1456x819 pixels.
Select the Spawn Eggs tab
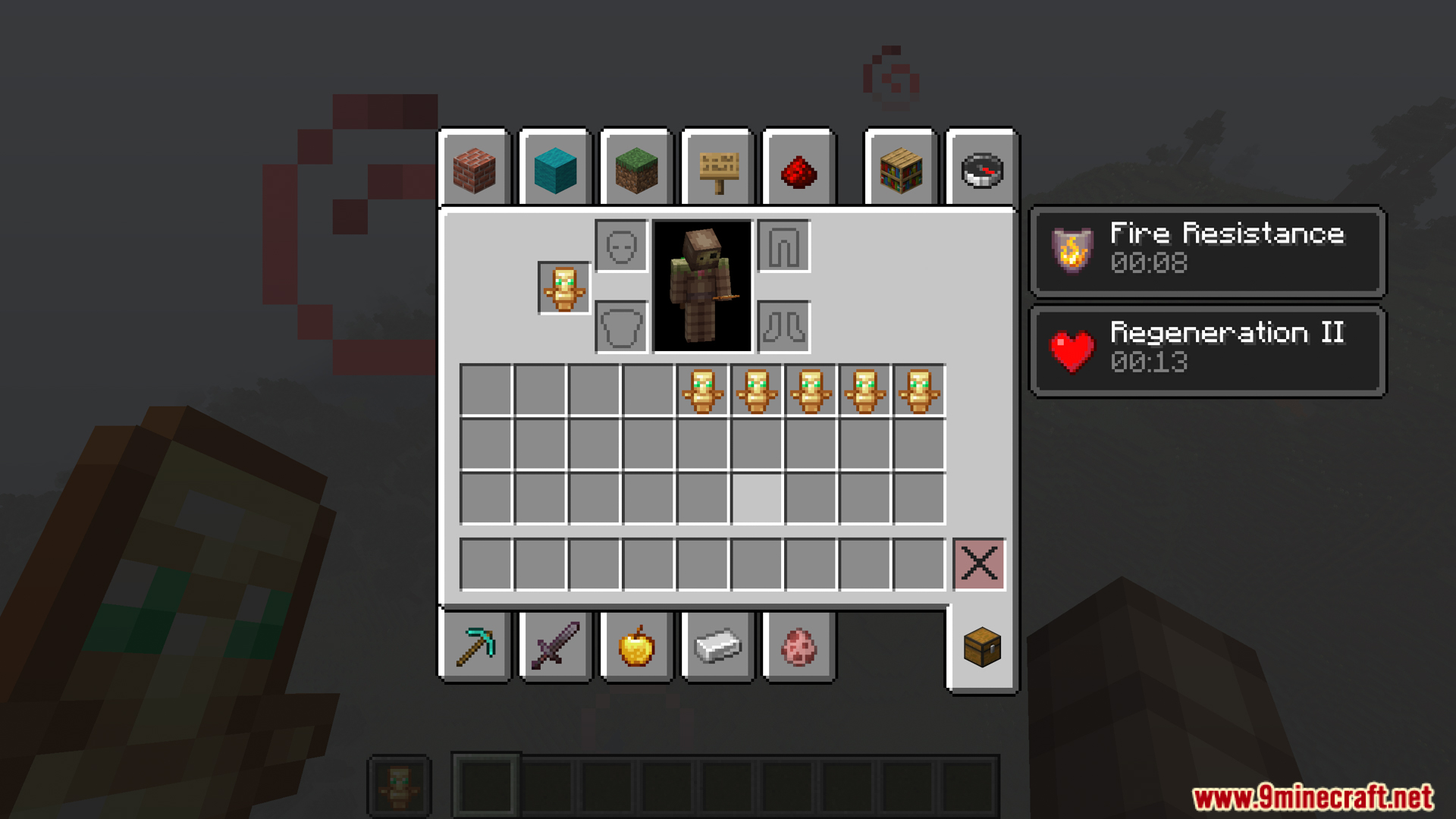point(797,648)
